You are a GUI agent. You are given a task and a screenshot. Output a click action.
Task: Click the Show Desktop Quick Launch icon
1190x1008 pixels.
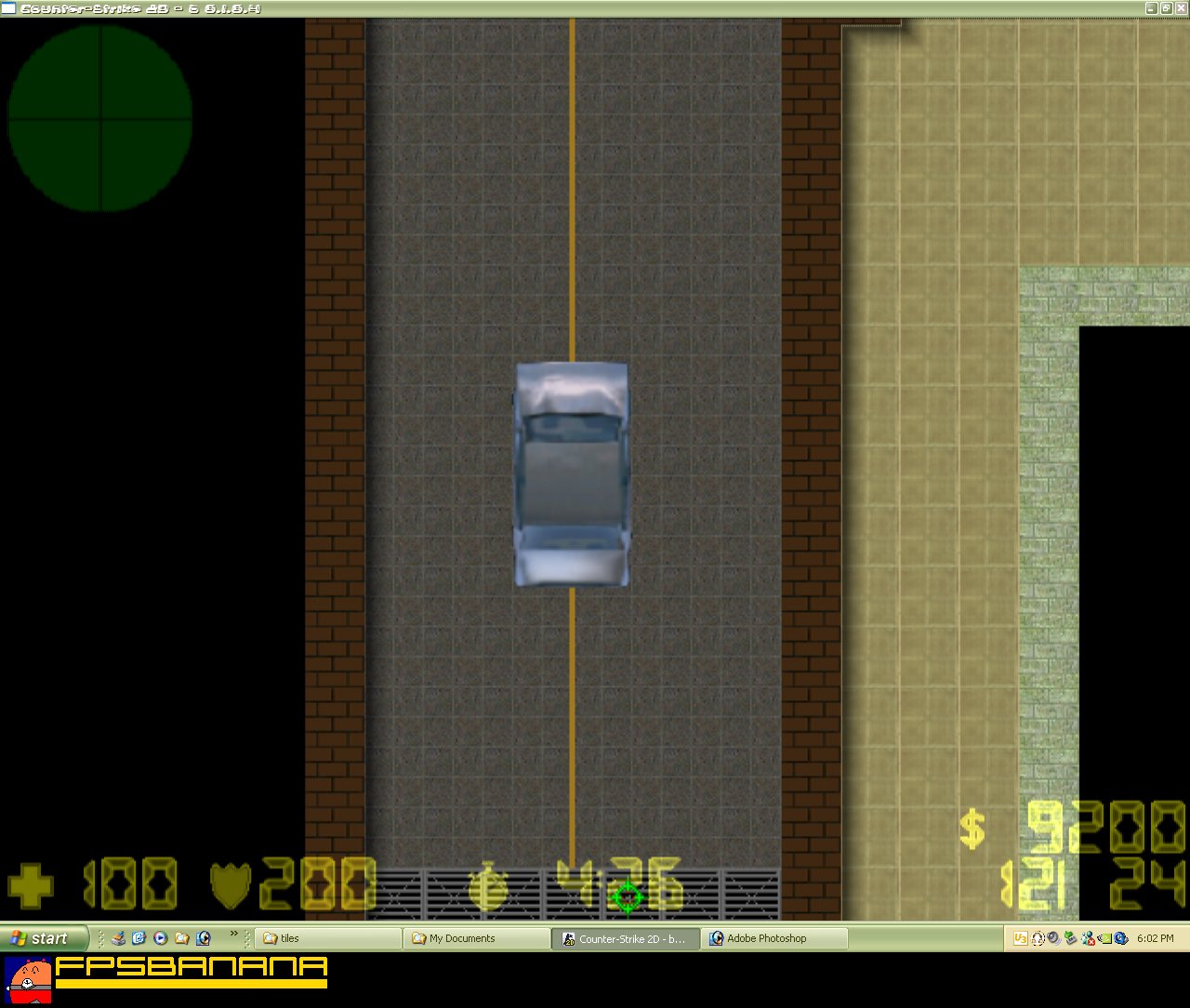coord(118,938)
